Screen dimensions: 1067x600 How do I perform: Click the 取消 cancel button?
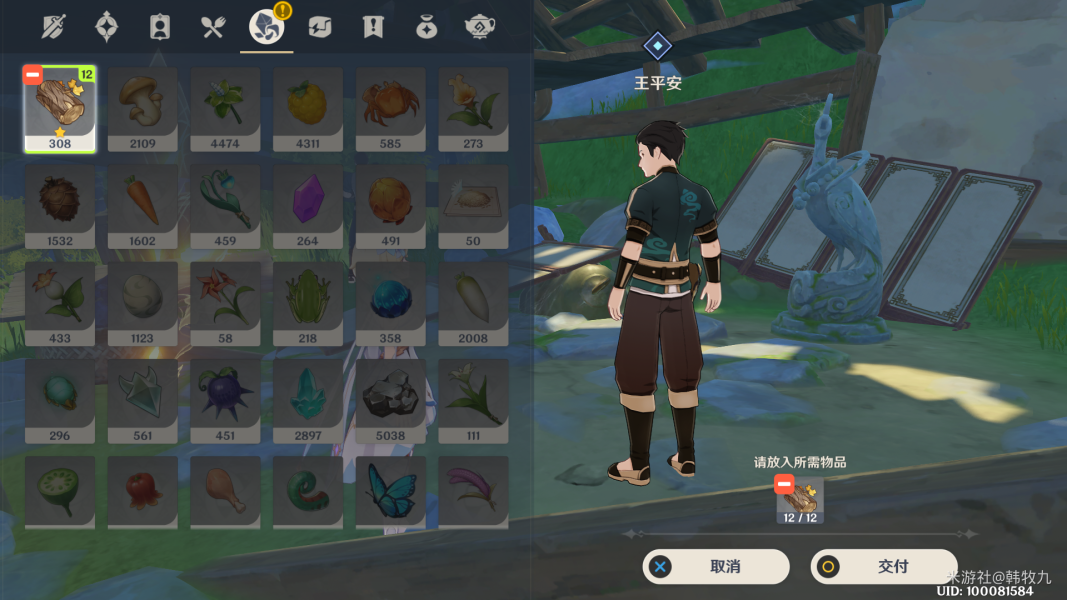point(715,567)
